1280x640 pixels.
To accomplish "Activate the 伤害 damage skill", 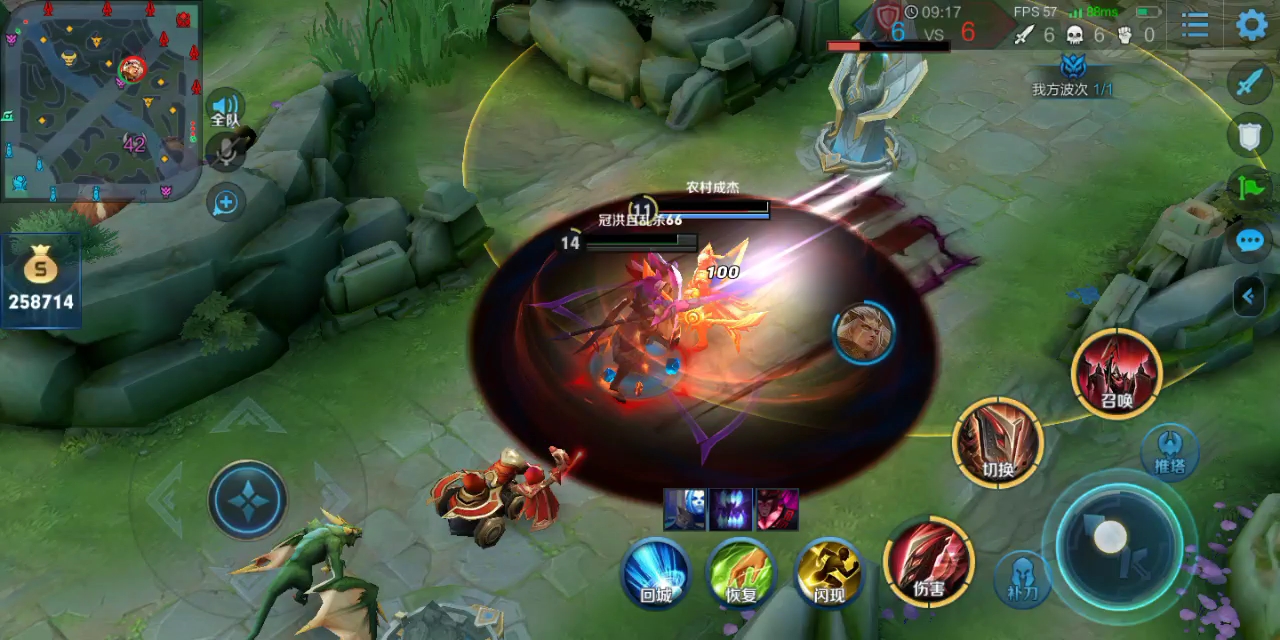I will click(928, 561).
